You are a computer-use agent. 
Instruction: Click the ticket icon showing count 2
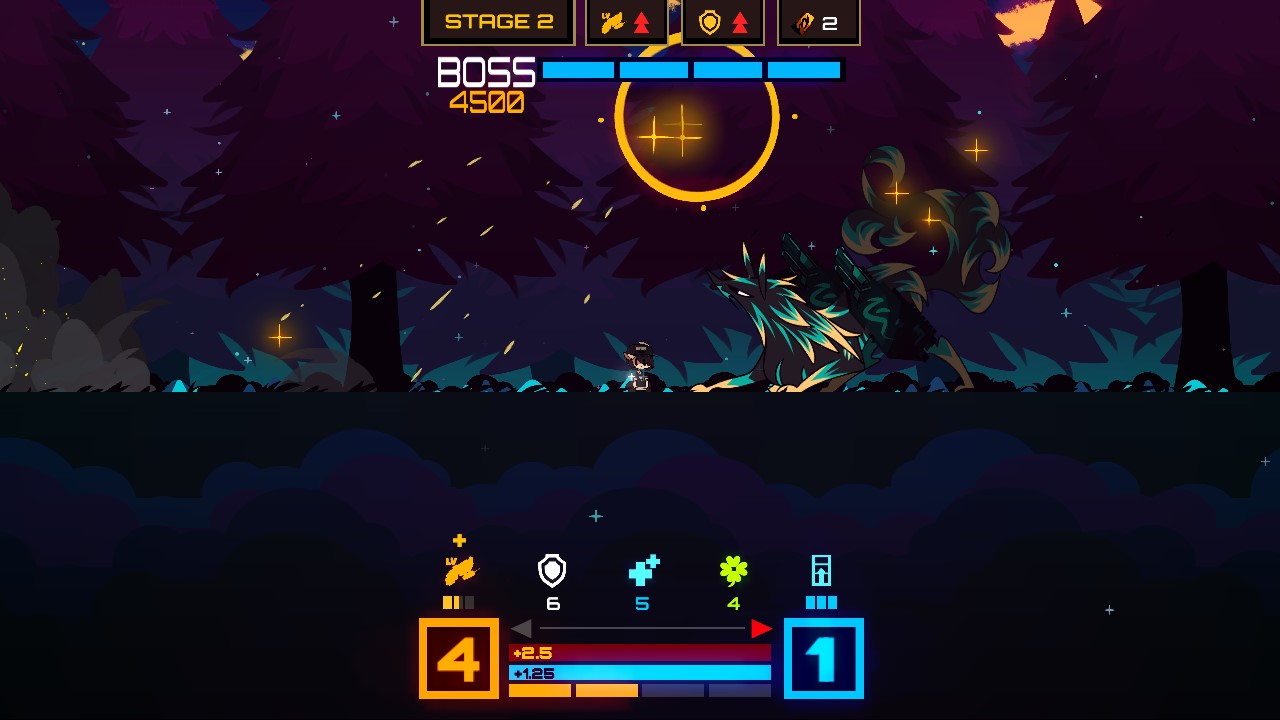pyautogui.click(x=818, y=20)
